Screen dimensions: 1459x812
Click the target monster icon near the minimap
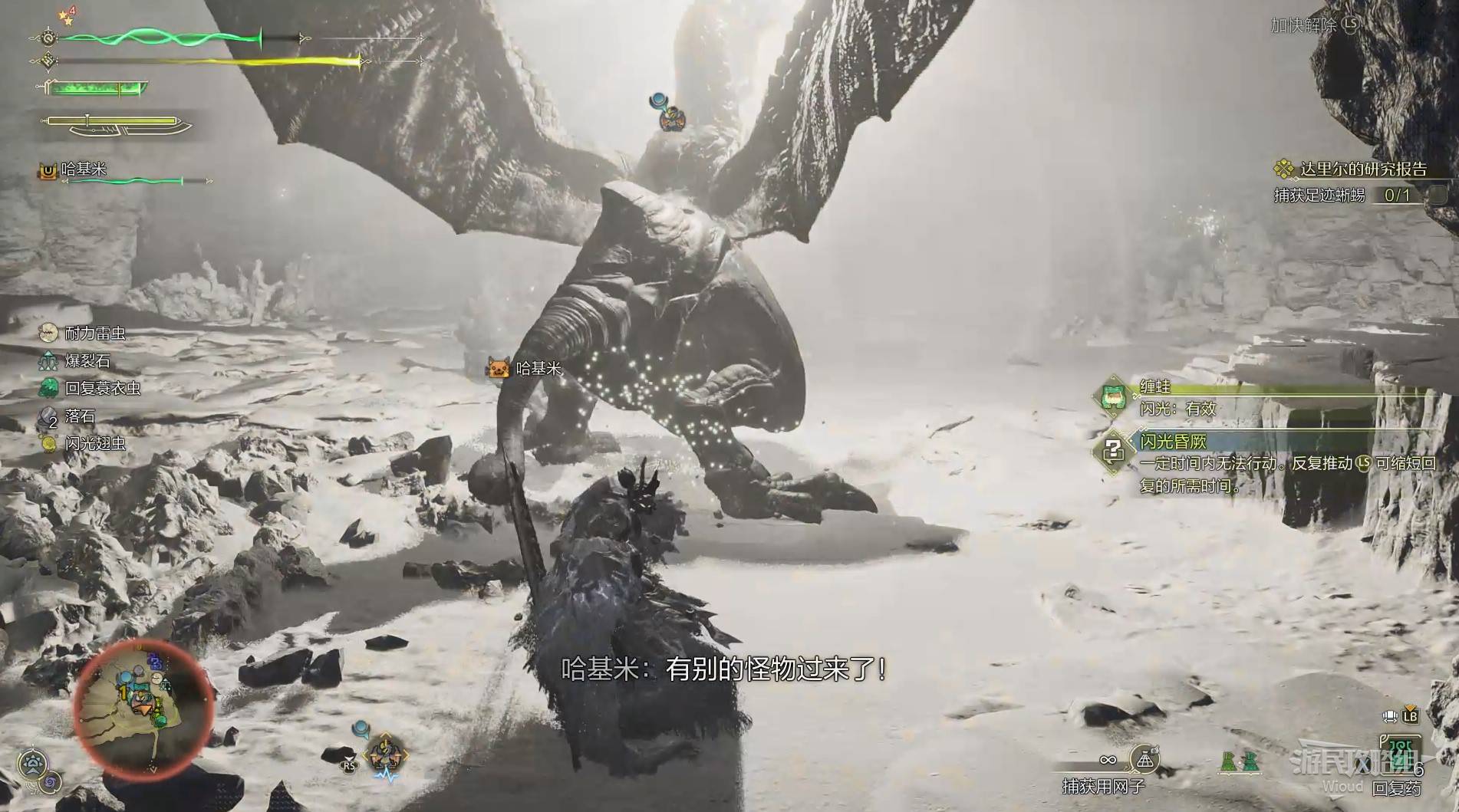point(387,756)
